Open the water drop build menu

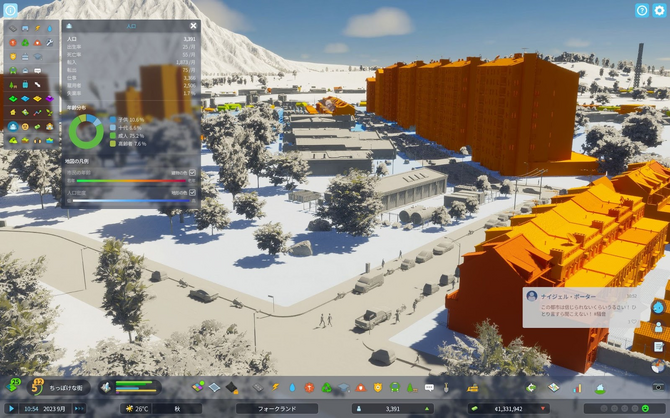(x=292, y=387)
